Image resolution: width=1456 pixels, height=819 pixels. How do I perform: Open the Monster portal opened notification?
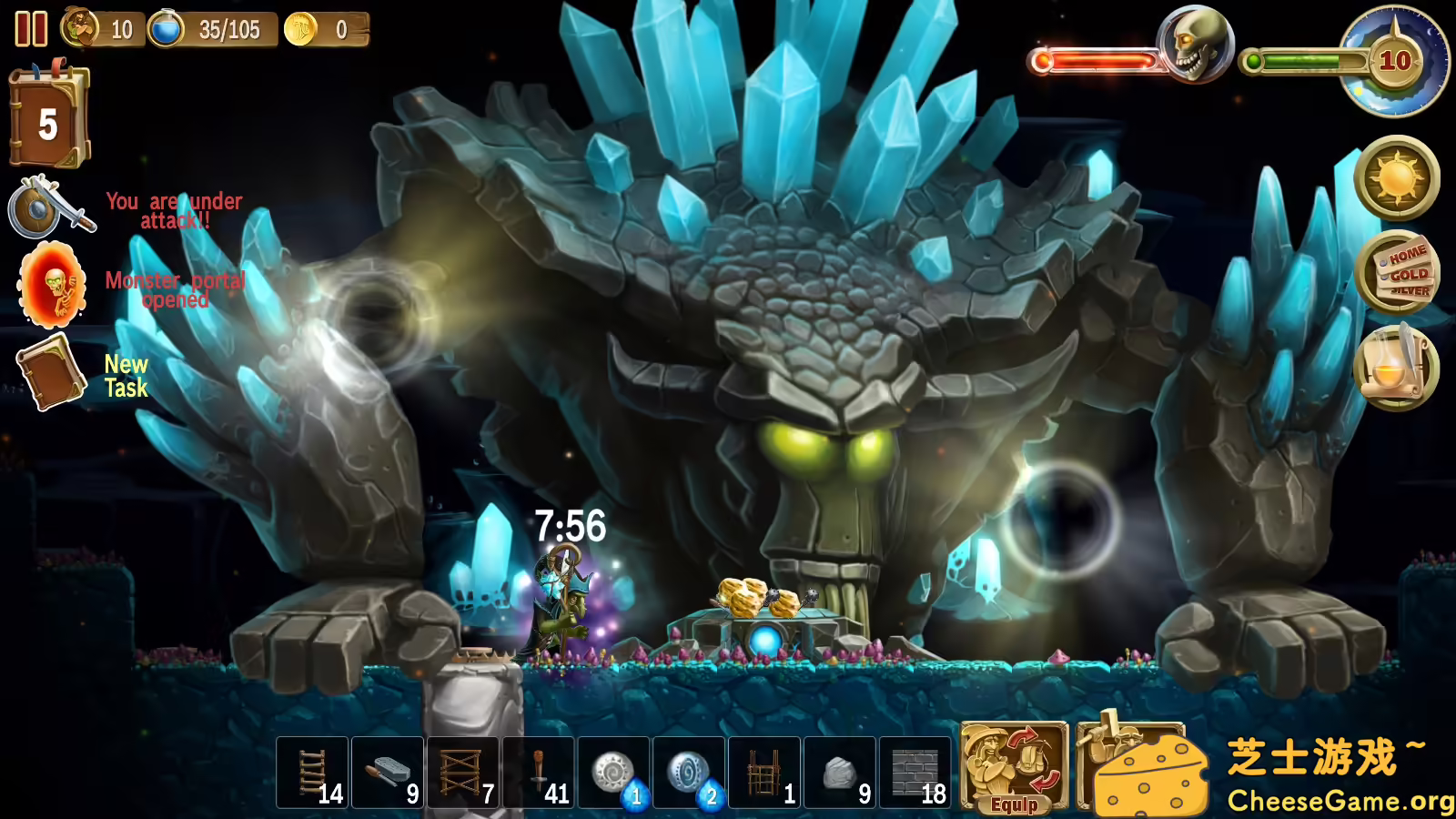pos(54,286)
